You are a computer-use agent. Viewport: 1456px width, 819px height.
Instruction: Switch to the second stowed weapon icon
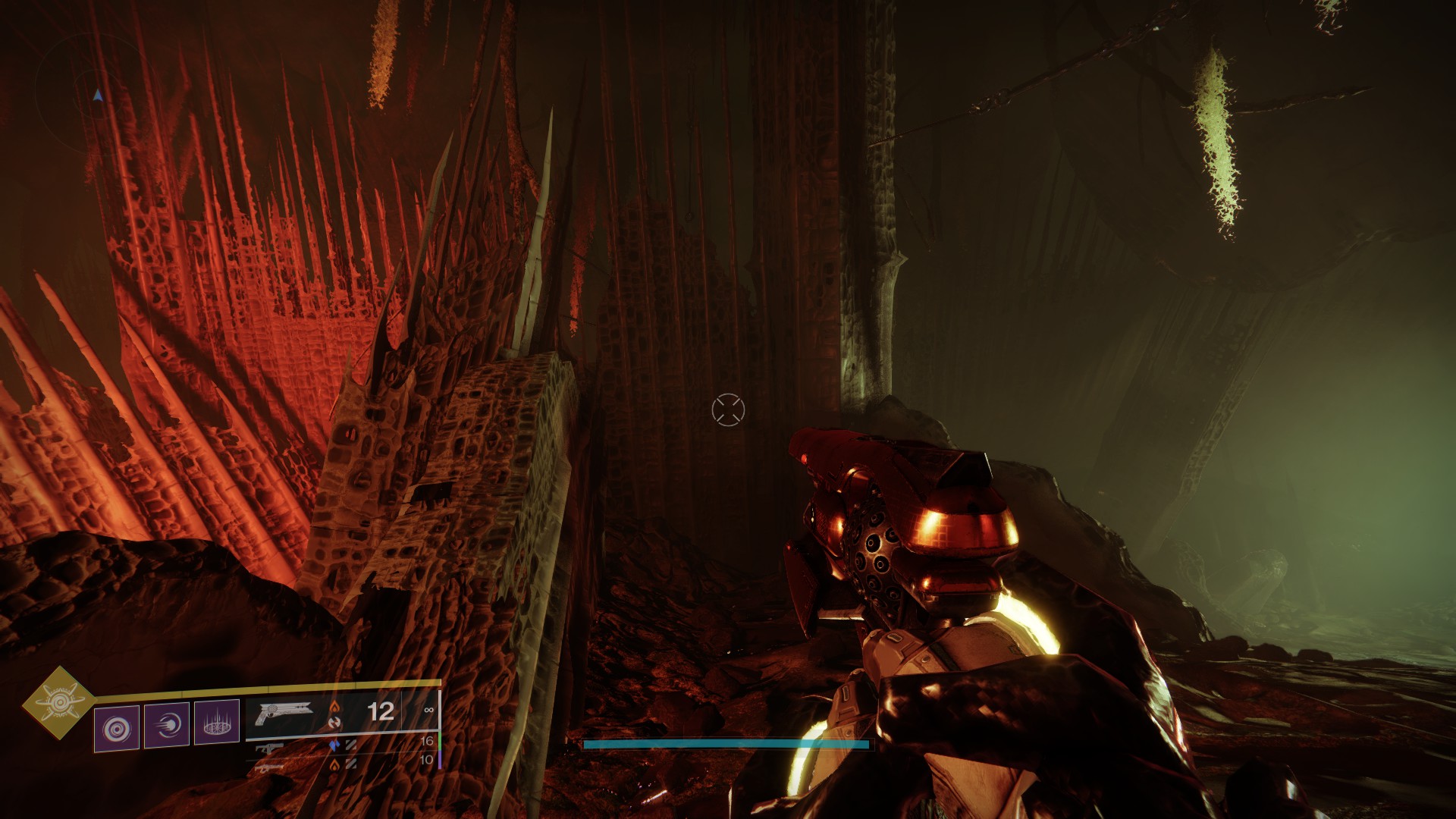[271, 749]
